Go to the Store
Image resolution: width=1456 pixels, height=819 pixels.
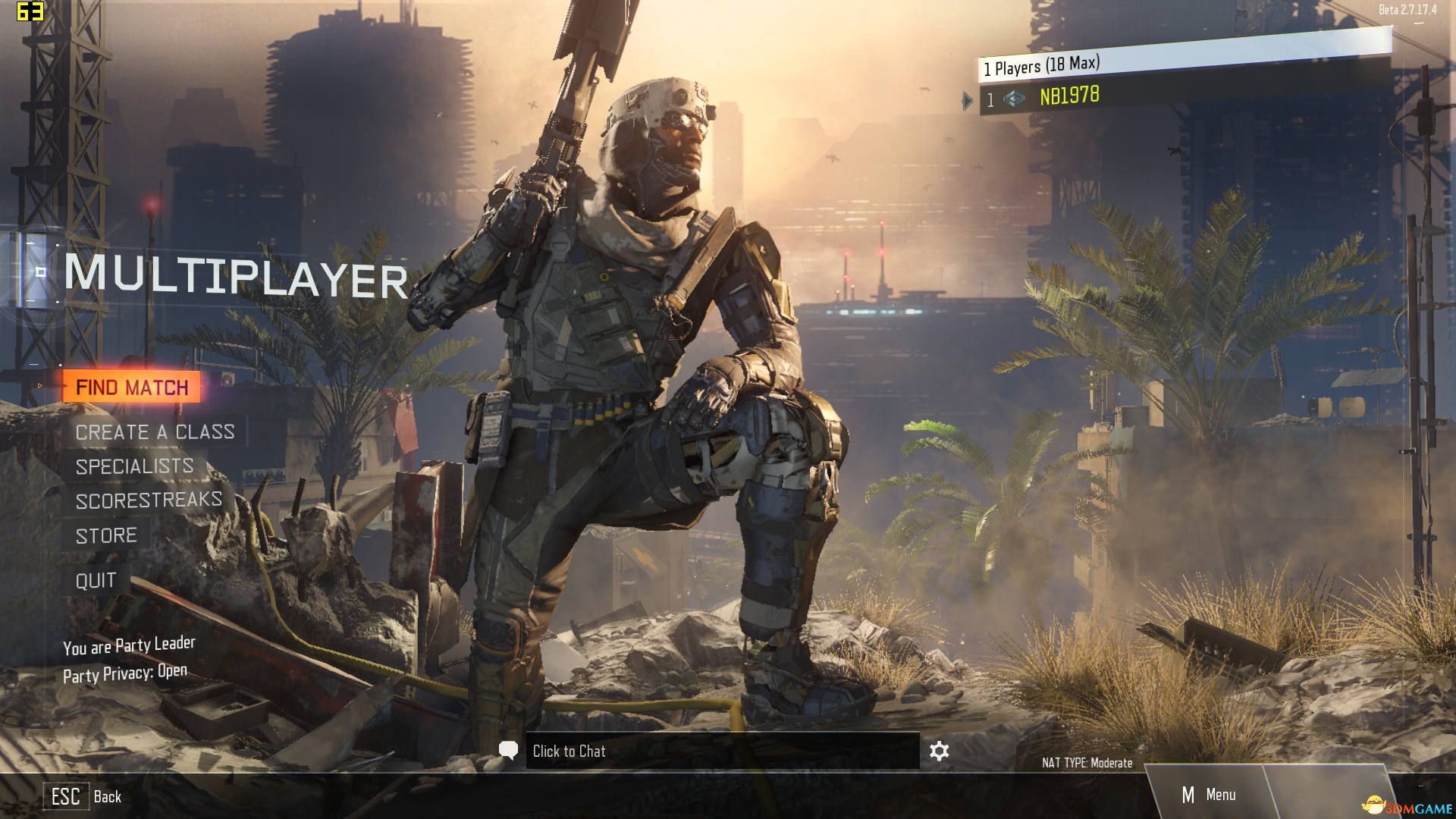click(x=106, y=536)
